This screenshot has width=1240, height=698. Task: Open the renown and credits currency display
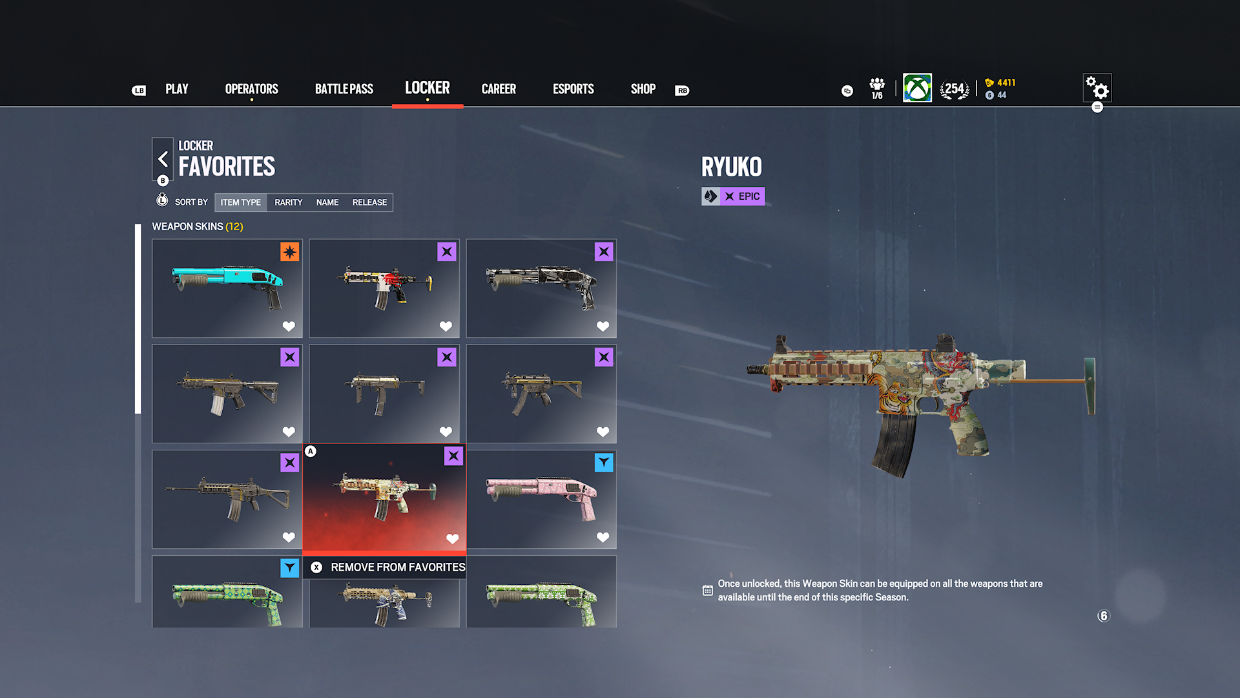pos(1000,89)
